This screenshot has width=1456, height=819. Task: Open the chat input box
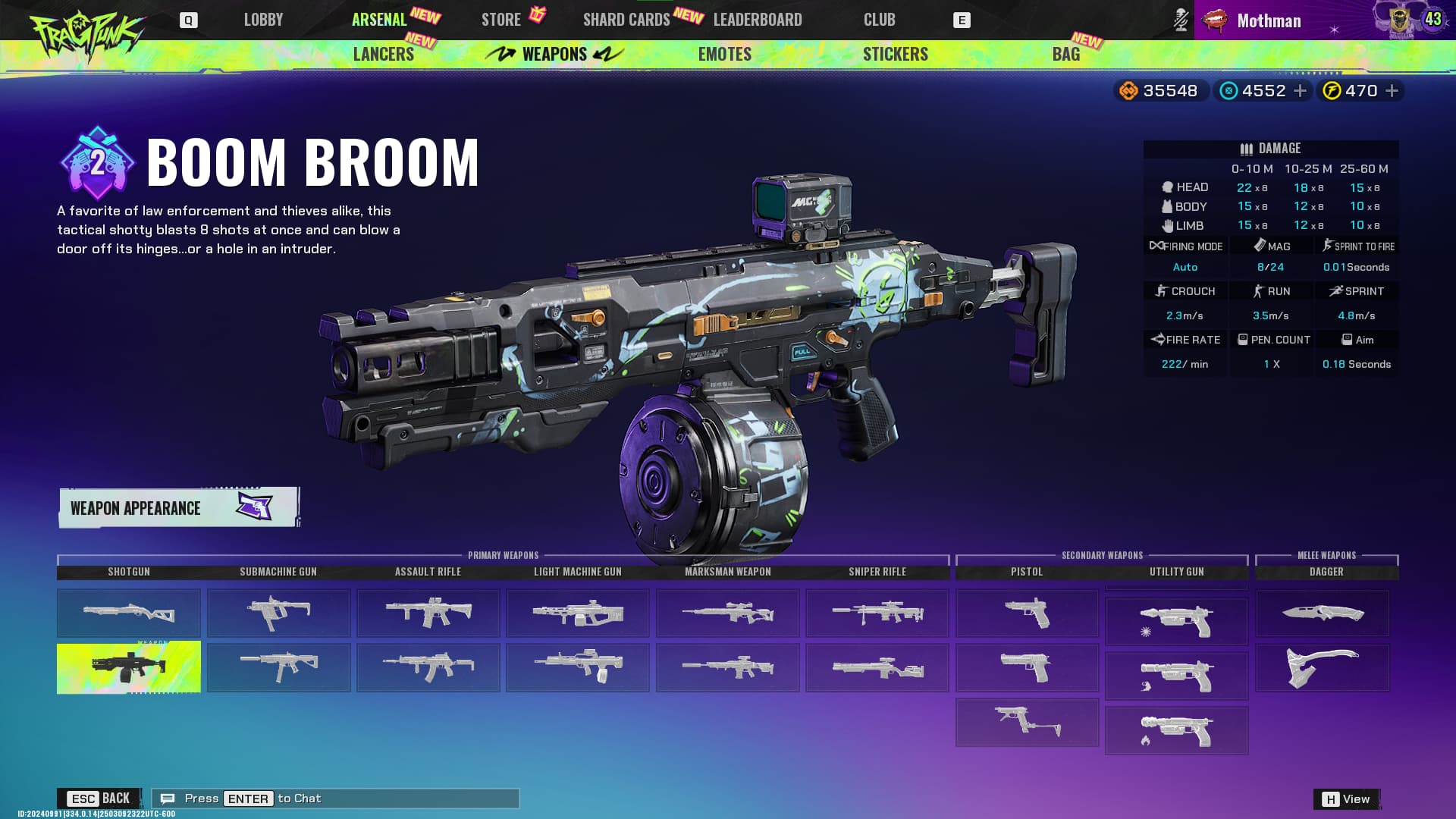335,799
